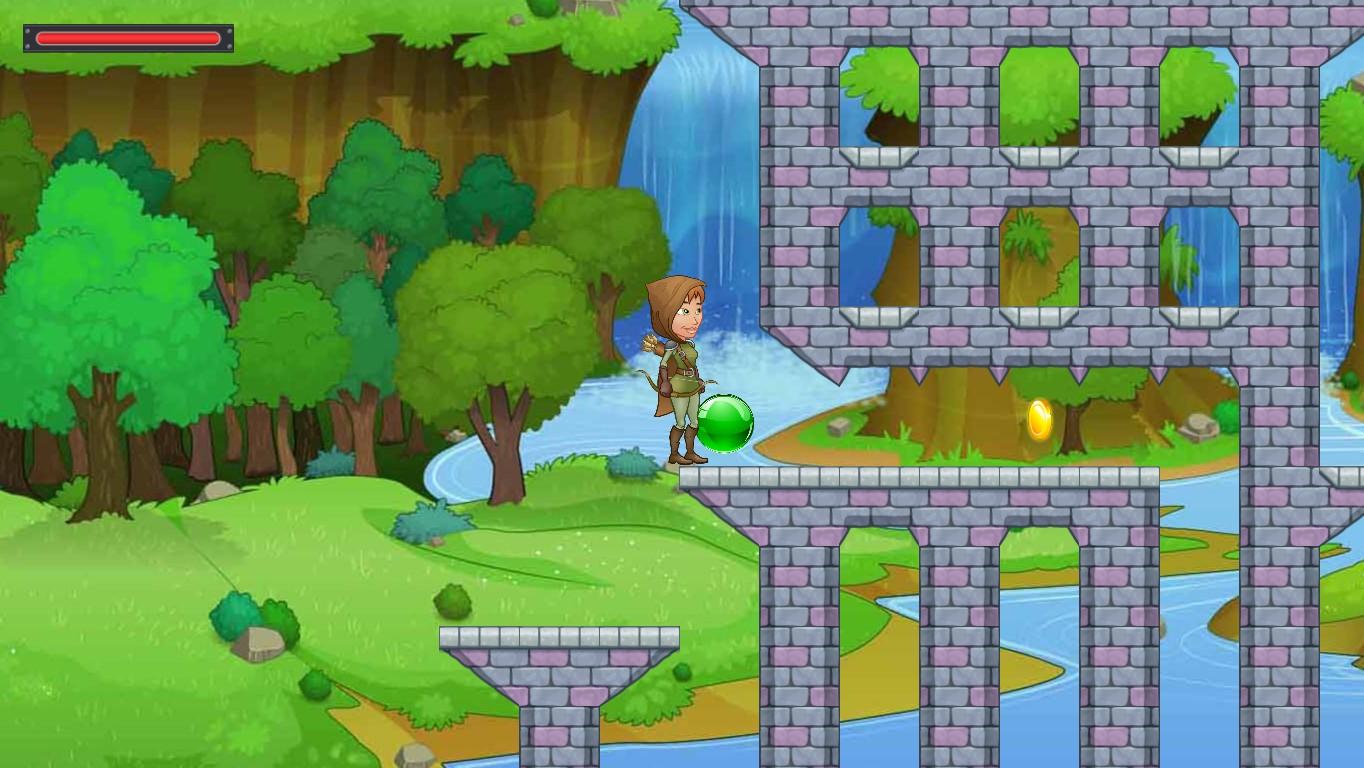Click the archer's bow
The width and height of the screenshot is (1364, 768).
point(649,390)
